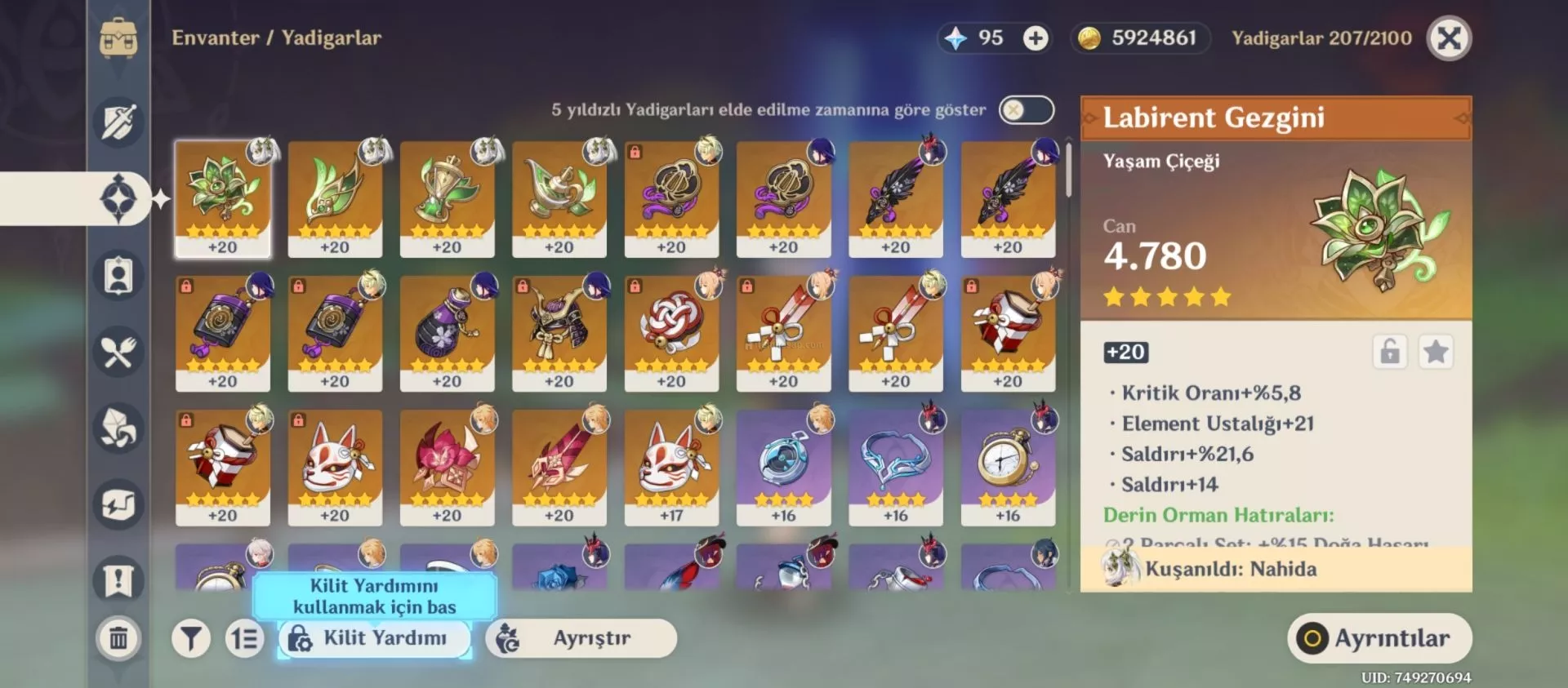Close the inventory screen

(1449, 38)
